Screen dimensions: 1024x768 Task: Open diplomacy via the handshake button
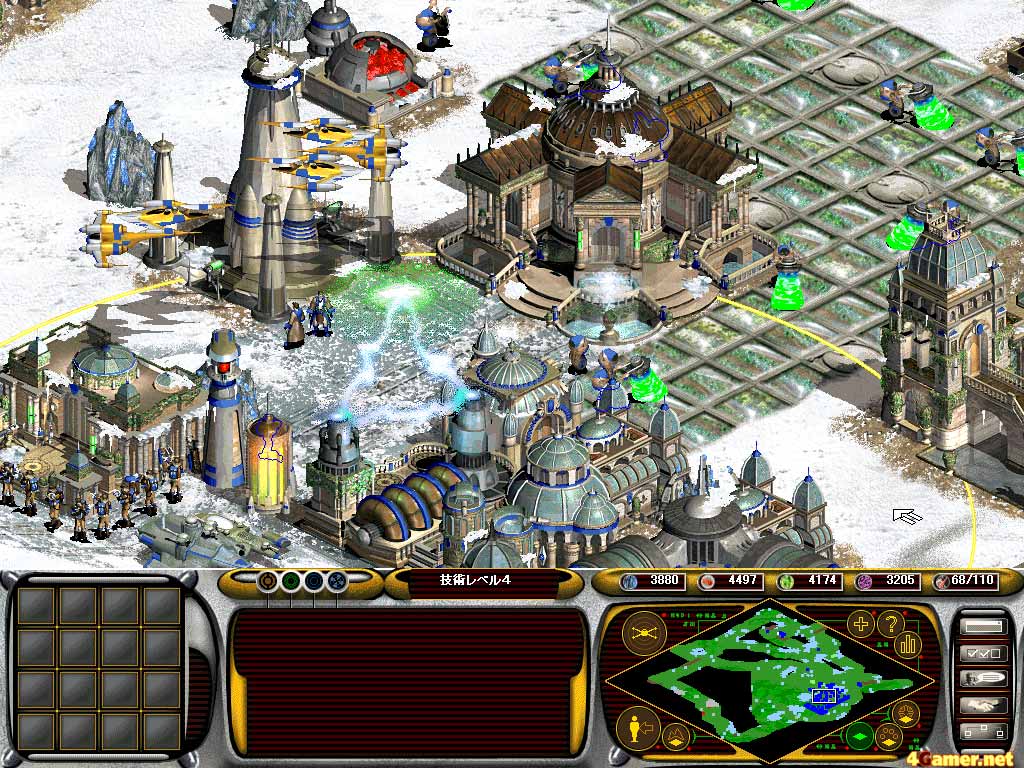pos(982,705)
